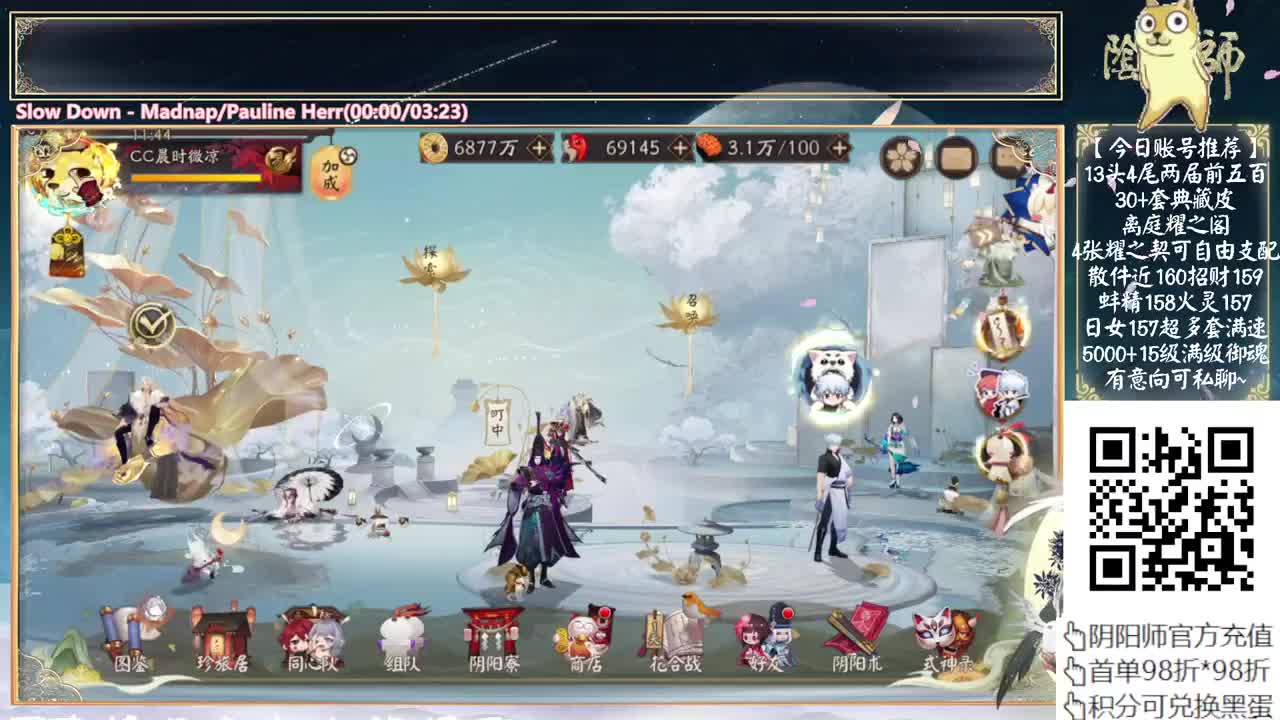The width and height of the screenshot is (1280, 720).
Task: Expand the sakura flower menu top-right
Action: coord(899,158)
